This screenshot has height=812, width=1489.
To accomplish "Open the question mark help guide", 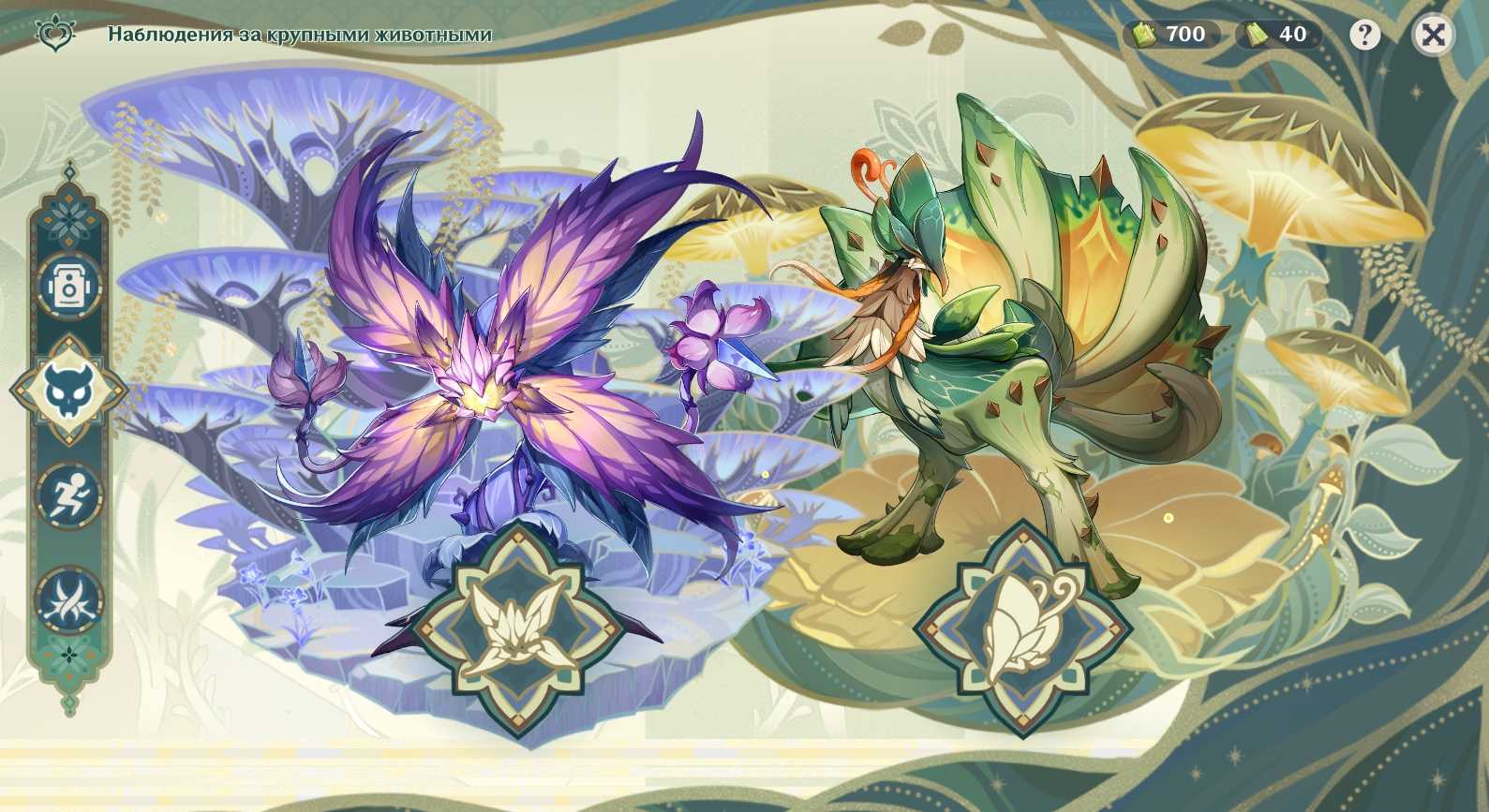I will click(x=1364, y=36).
